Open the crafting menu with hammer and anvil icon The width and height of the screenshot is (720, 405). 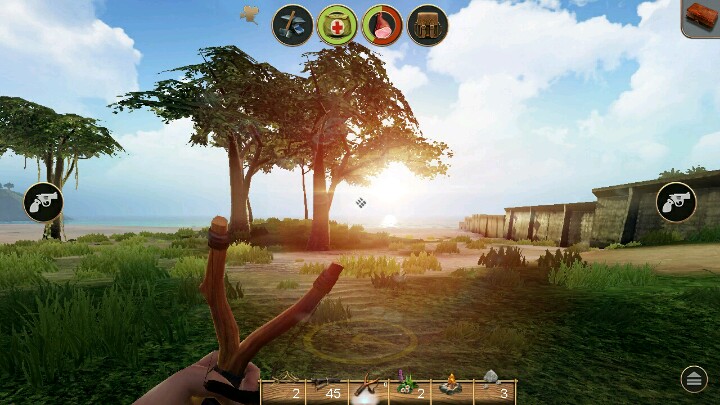click(293, 24)
